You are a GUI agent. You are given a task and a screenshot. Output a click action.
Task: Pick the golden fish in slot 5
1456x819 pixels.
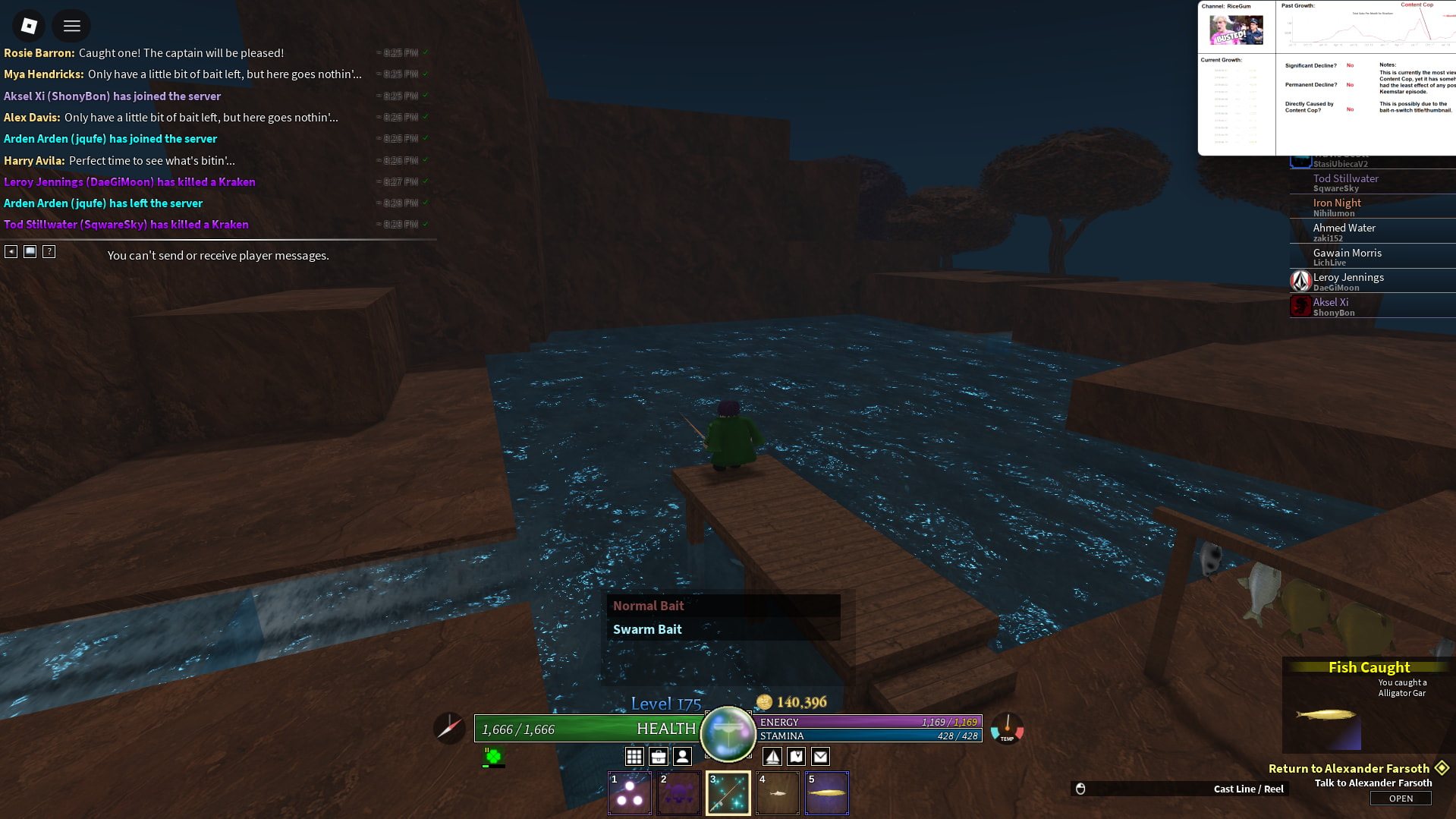(826, 793)
